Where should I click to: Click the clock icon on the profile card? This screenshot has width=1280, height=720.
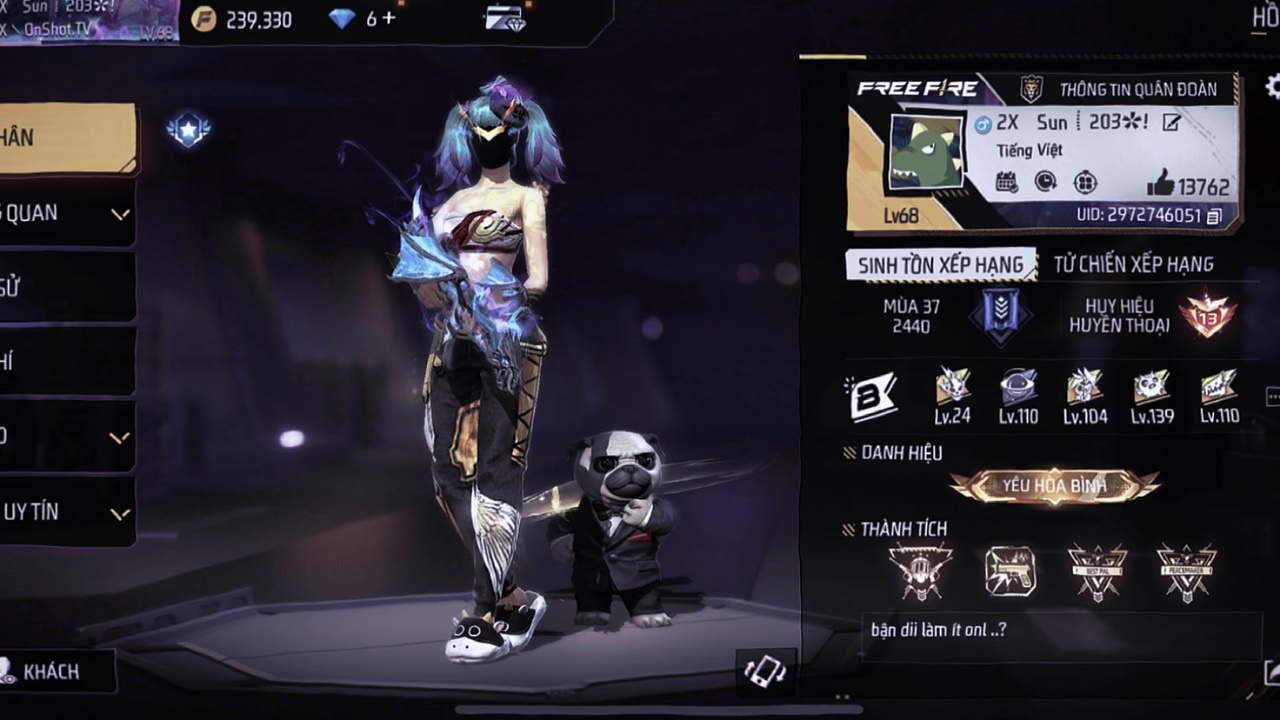click(1045, 182)
